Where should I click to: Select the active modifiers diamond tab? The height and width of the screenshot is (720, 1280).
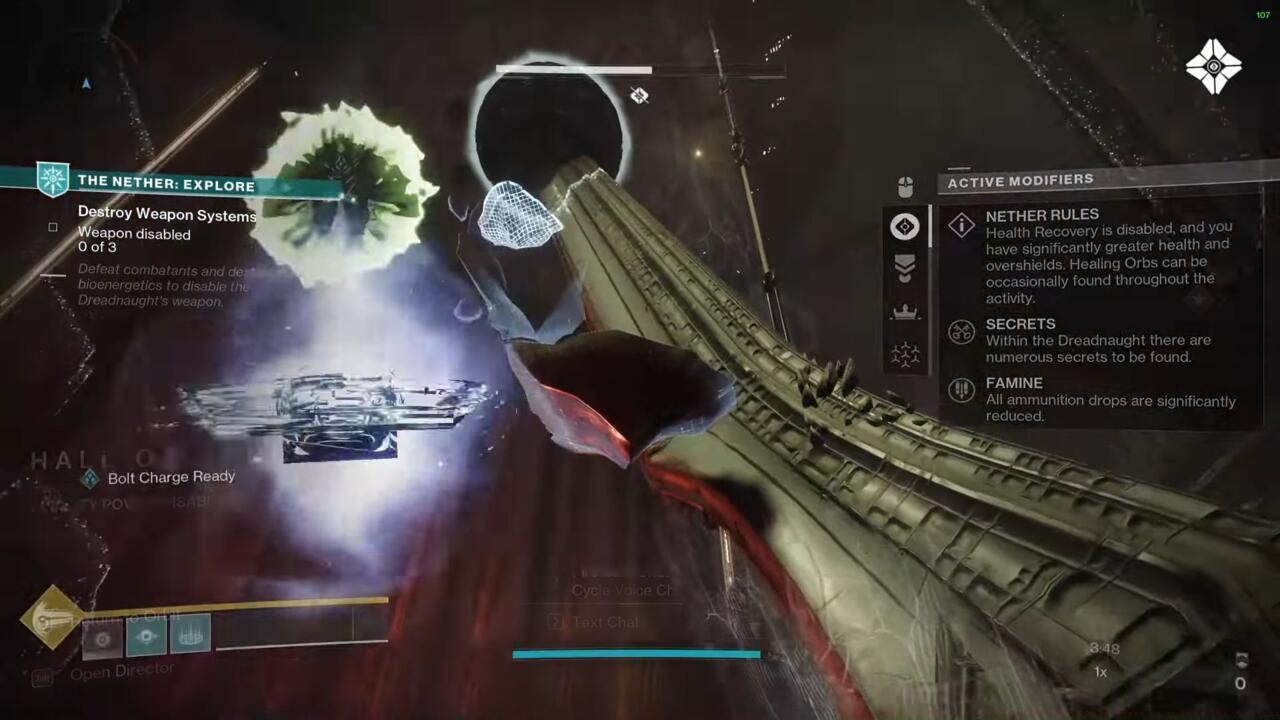pyautogui.click(x=905, y=227)
